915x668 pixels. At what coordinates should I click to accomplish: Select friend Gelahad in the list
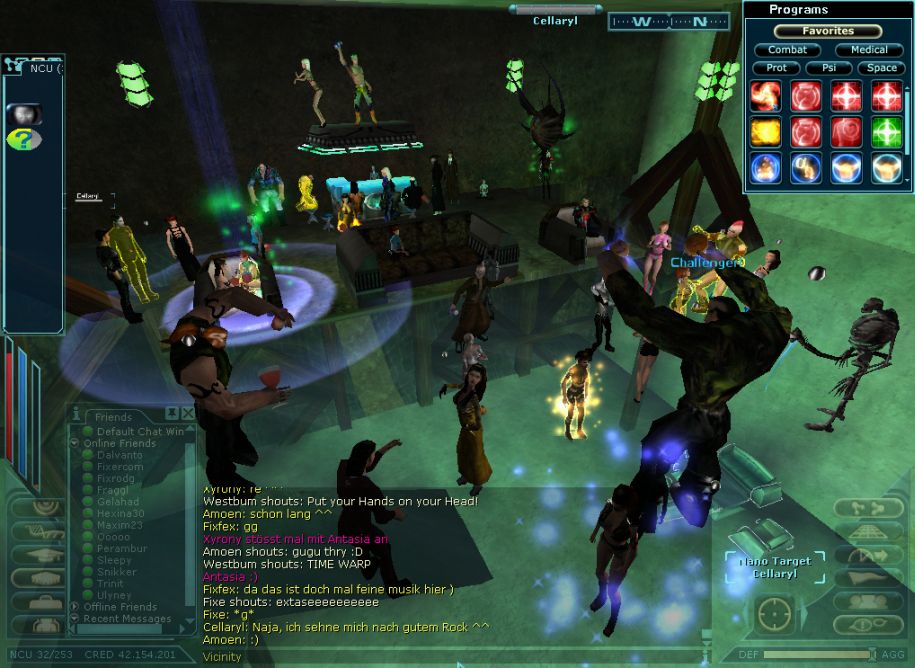[118, 502]
